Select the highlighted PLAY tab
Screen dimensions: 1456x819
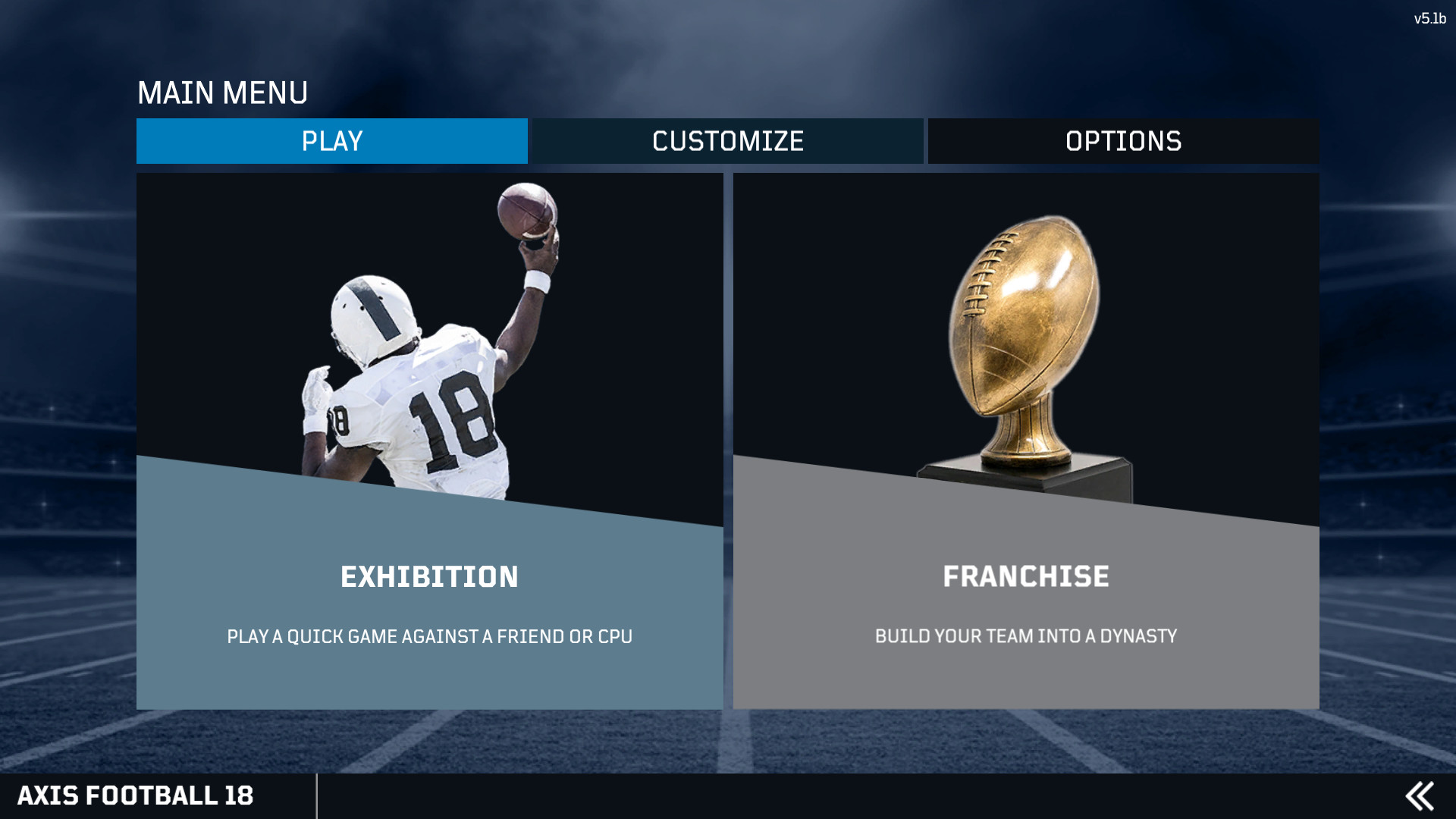pos(331,141)
